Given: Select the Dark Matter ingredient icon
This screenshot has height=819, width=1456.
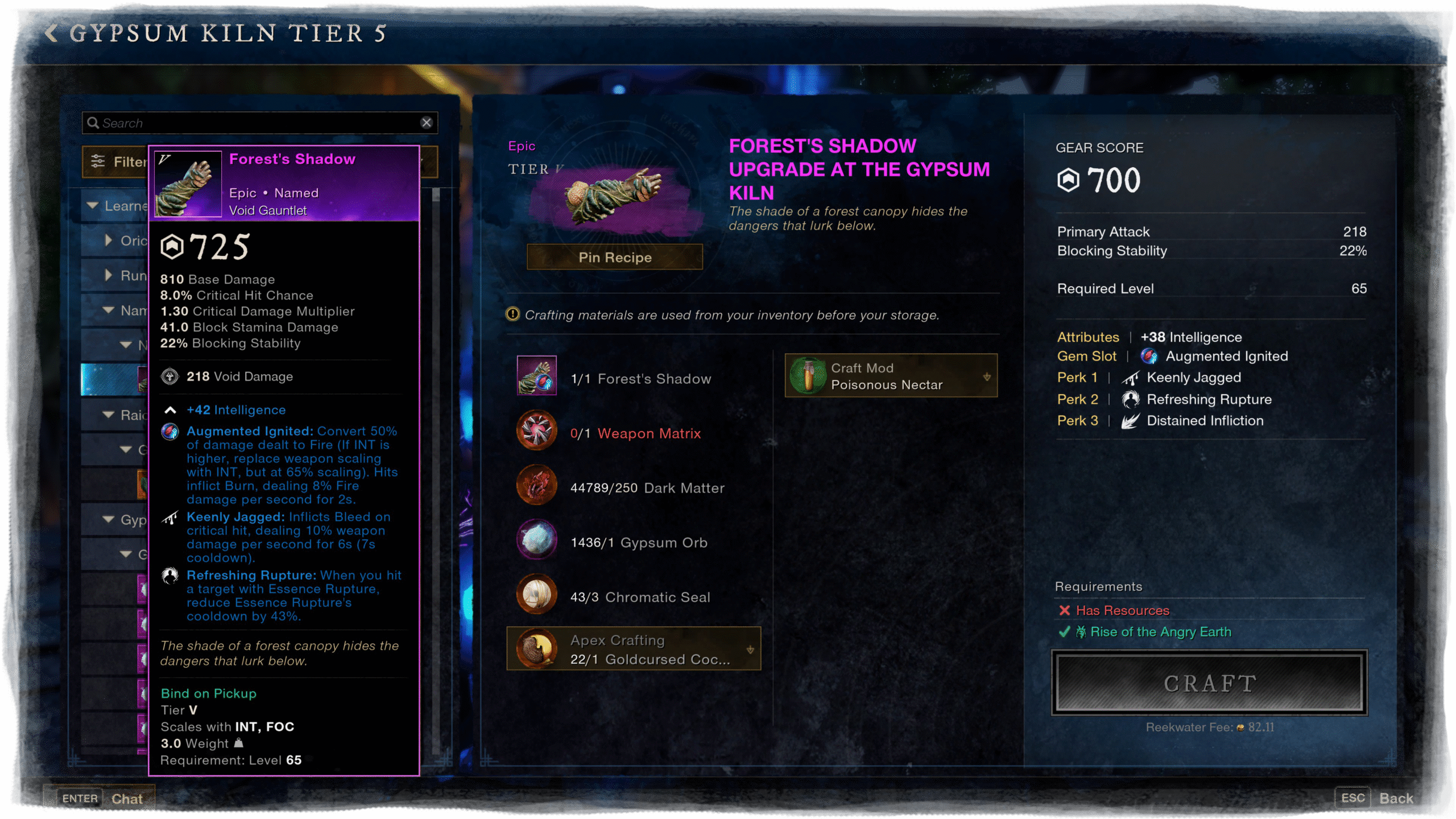Looking at the screenshot, I should pos(536,485).
